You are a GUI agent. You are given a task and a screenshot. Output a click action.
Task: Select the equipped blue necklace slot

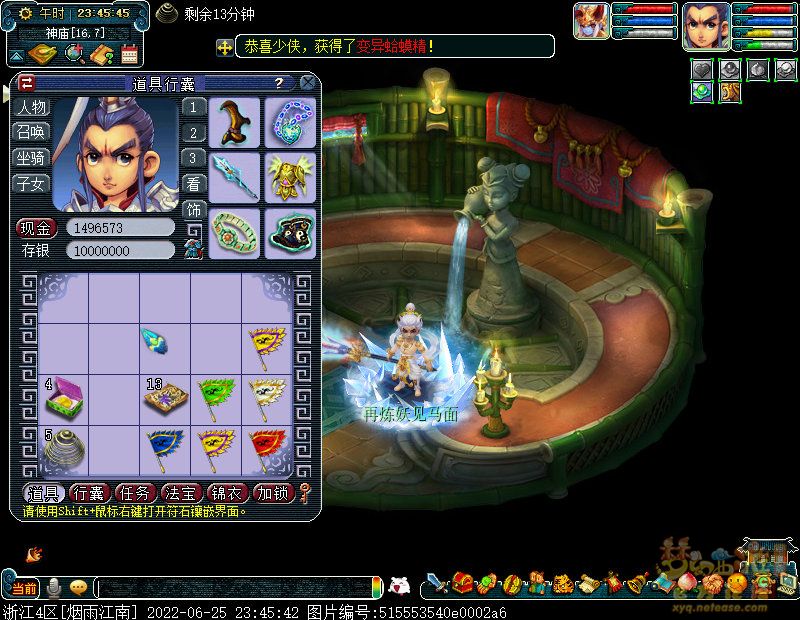[x=290, y=122]
